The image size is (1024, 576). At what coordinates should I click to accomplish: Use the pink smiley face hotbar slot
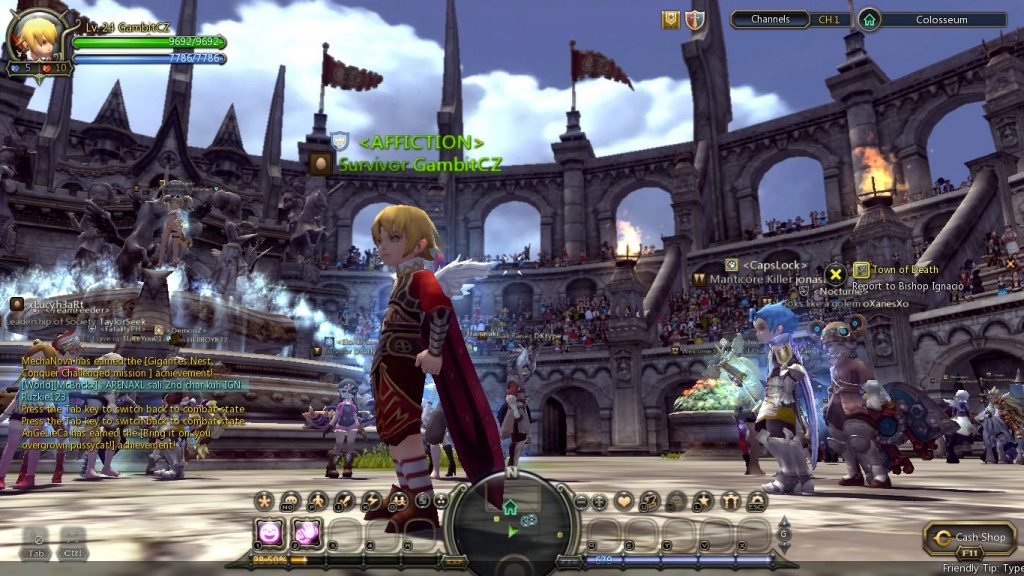click(x=270, y=533)
